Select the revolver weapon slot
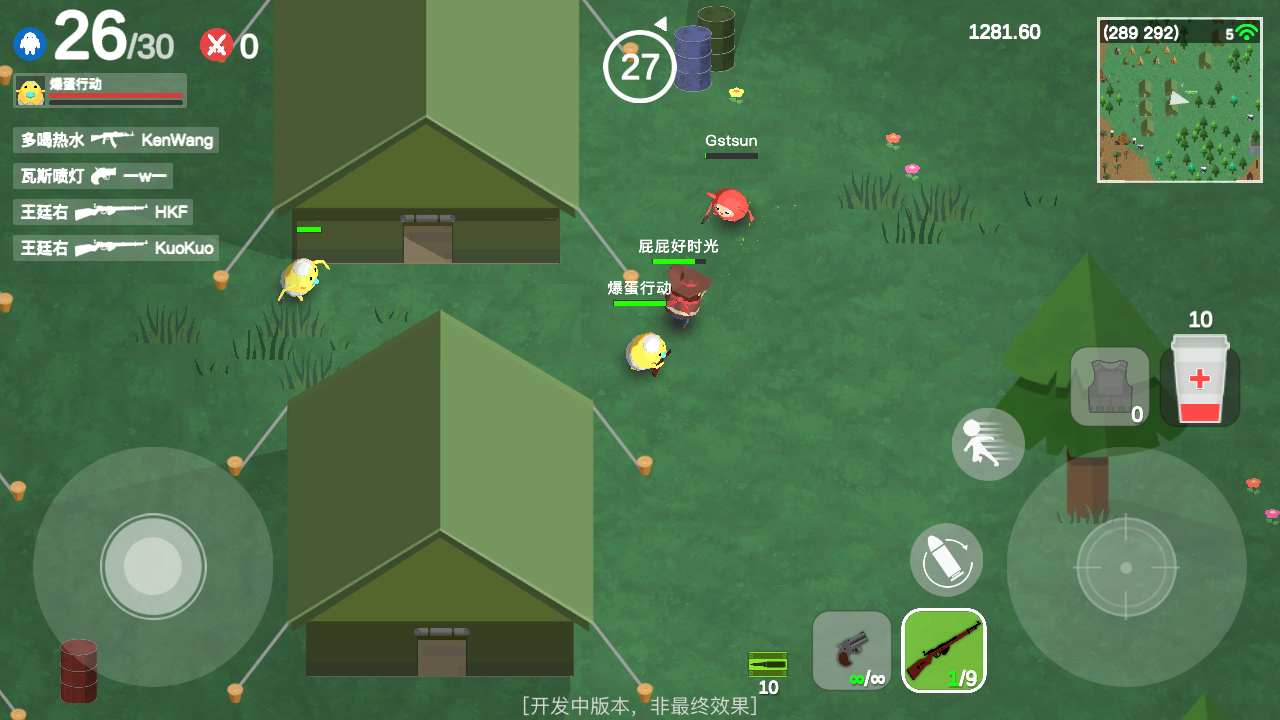Screen dimensions: 1280x720 tap(851, 650)
